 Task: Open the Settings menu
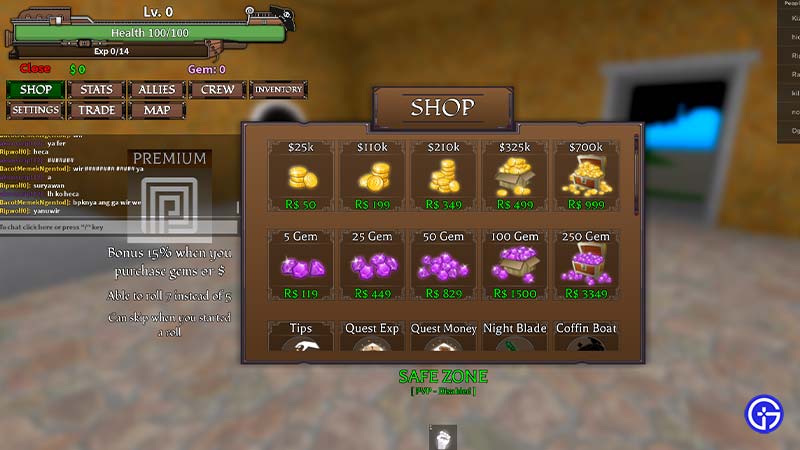(35, 110)
